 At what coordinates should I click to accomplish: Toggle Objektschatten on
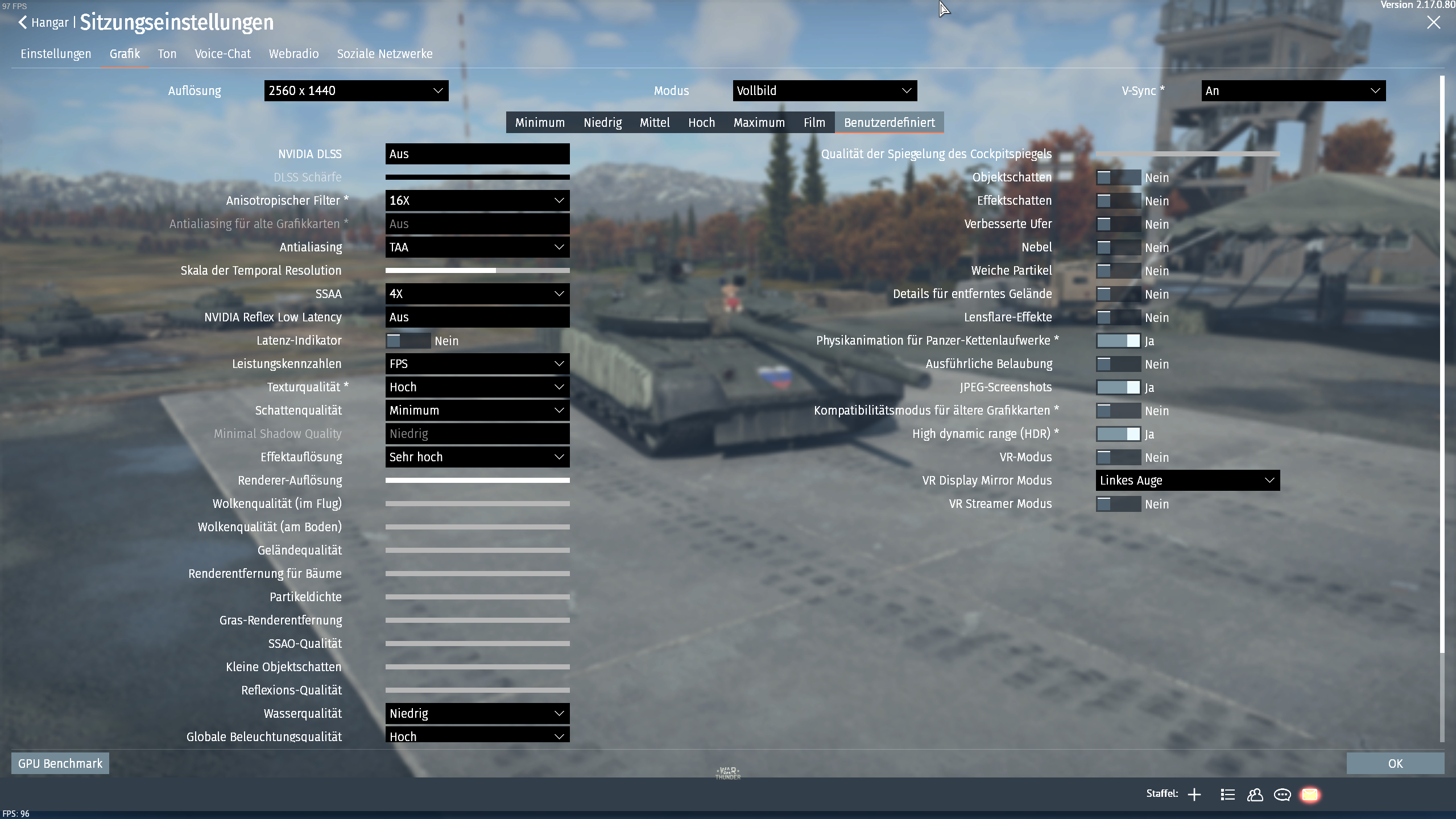(1119, 177)
